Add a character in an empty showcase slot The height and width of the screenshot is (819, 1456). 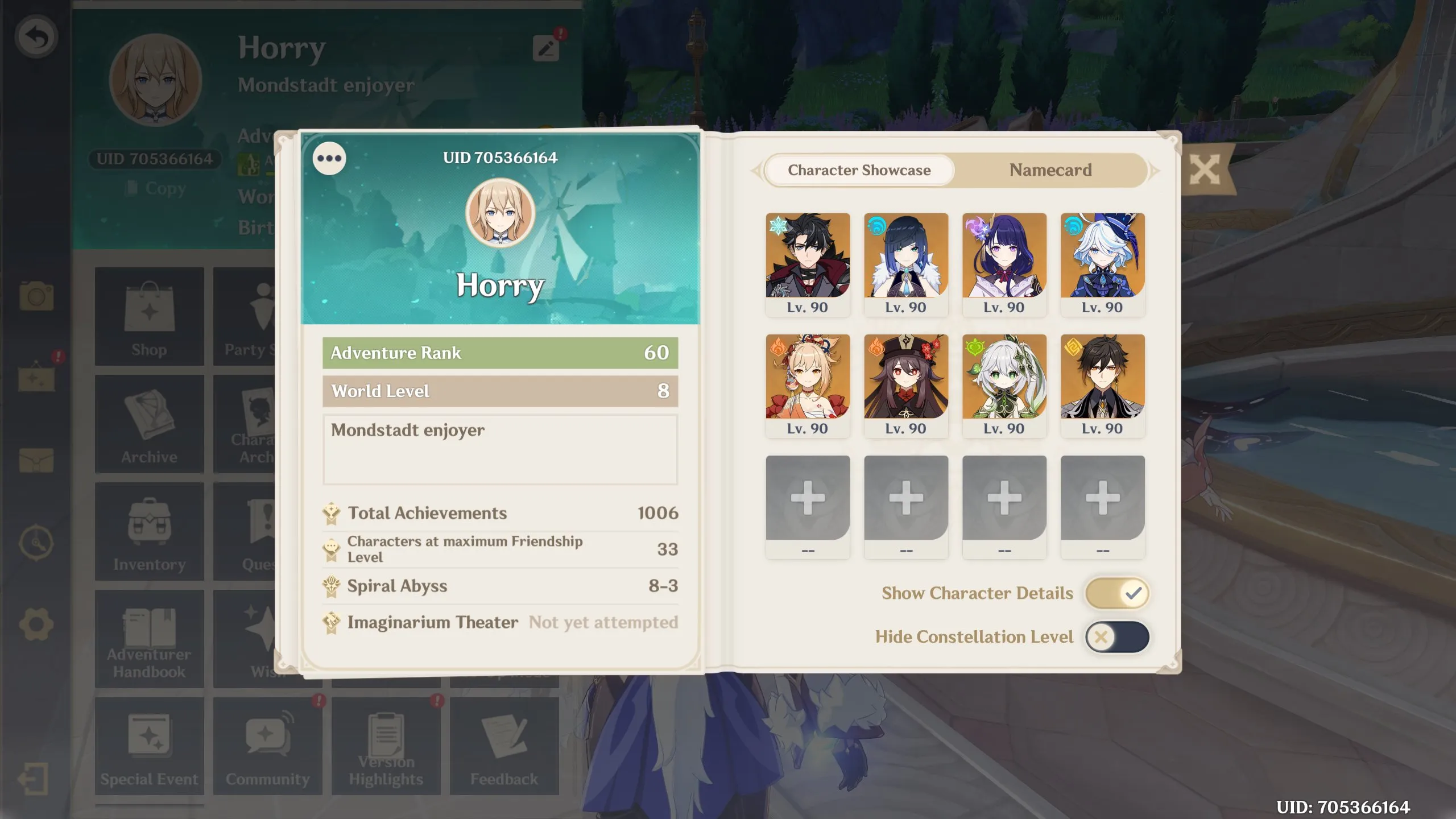[x=808, y=499]
